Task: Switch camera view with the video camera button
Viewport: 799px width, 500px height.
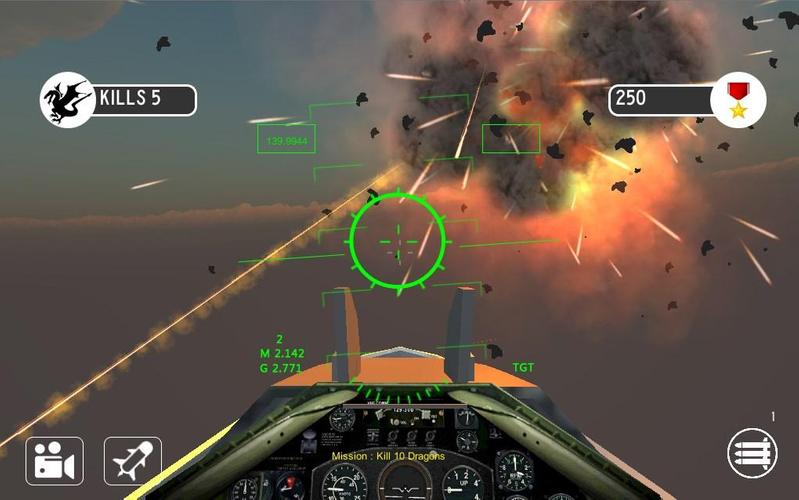Action: [53, 461]
